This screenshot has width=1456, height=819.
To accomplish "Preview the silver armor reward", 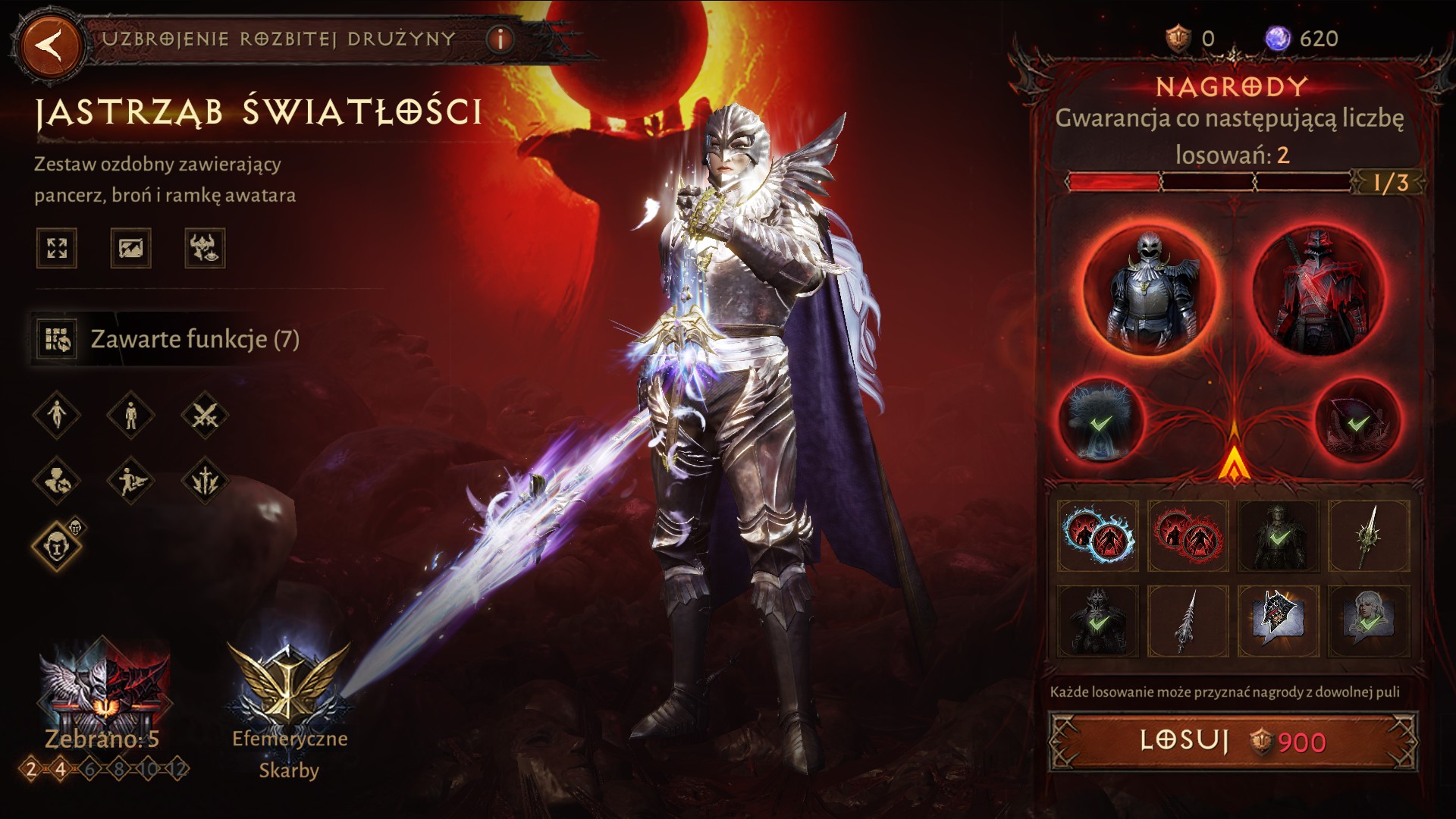I will tap(1149, 291).
